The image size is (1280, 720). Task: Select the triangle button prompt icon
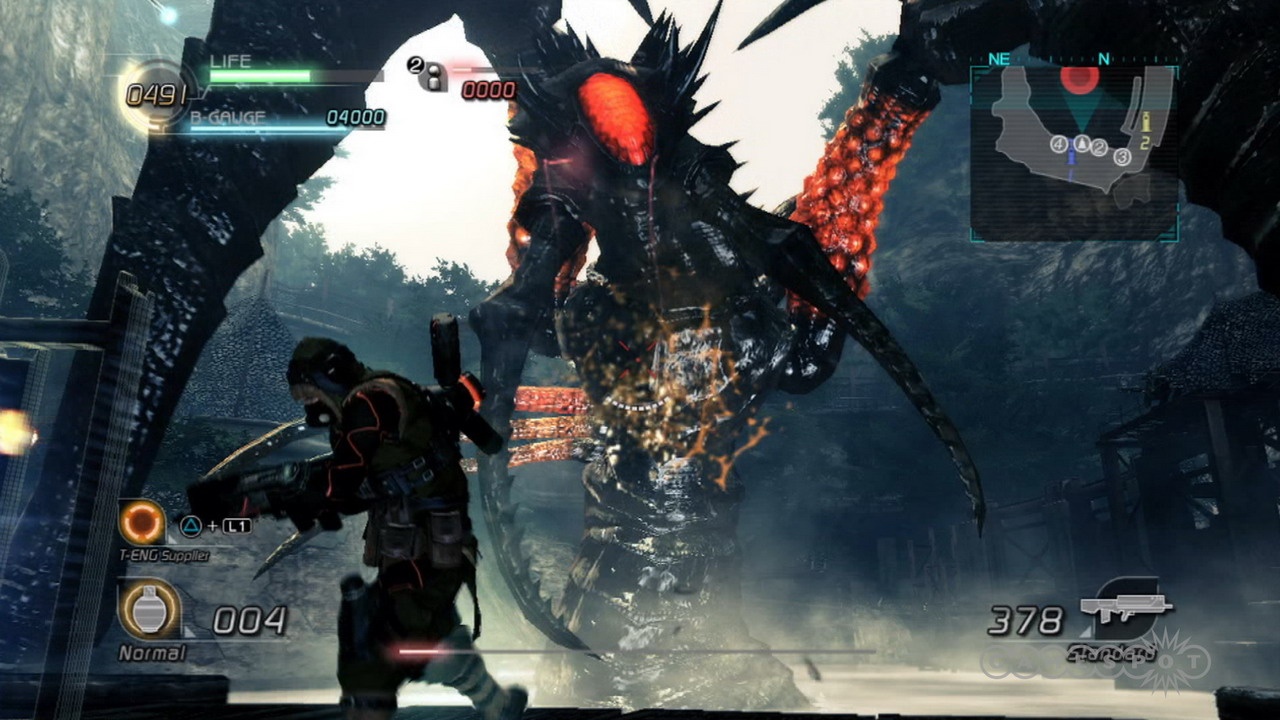[x=190, y=528]
